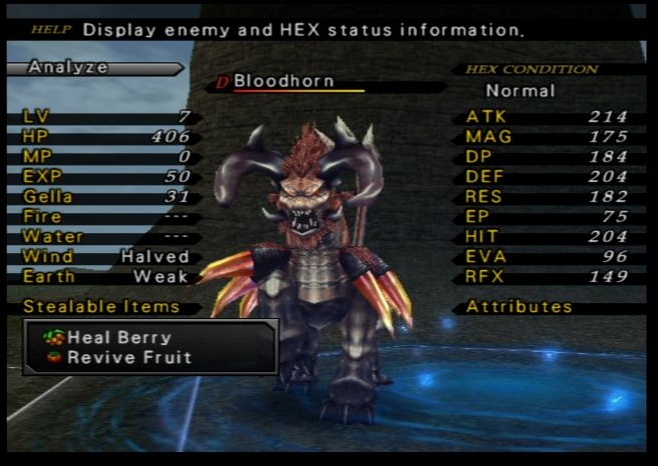
Task: Select the Heal Berry stealable item
Action: coord(118,338)
